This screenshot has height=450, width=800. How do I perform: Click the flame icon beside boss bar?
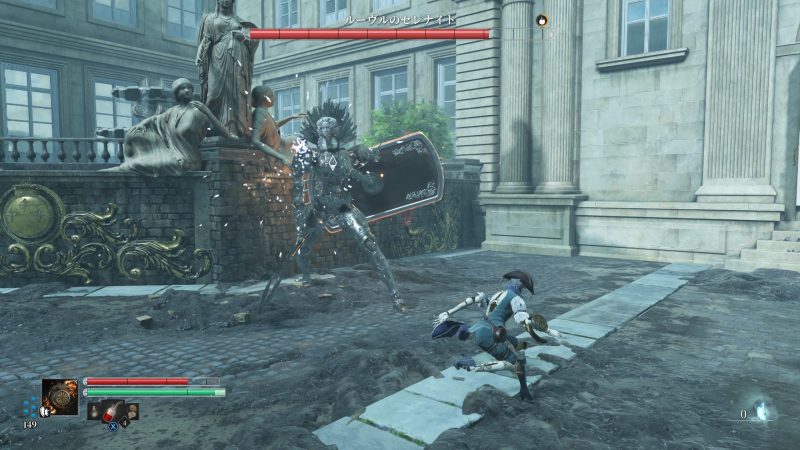pos(543,19)
